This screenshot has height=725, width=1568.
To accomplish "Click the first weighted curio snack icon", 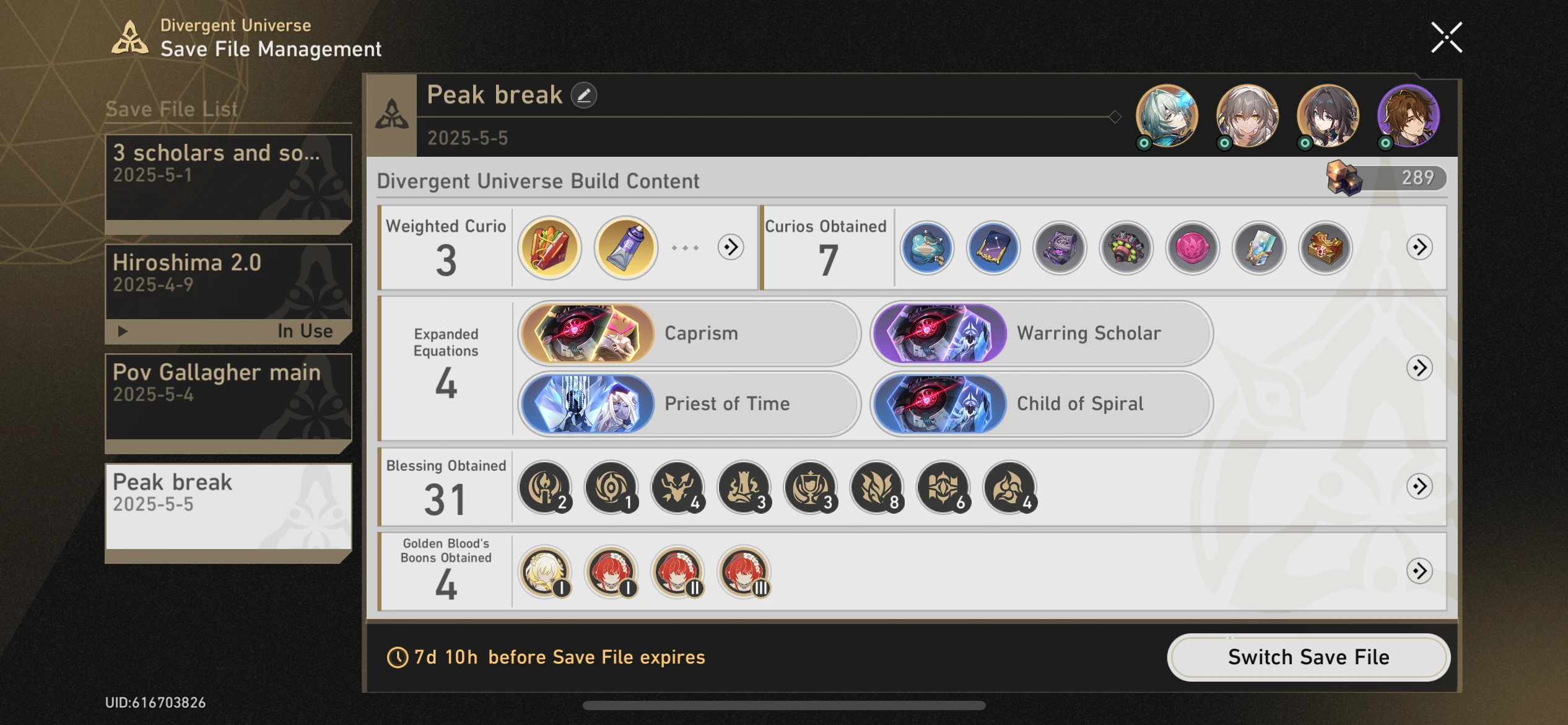I will click(x=549, y=248).
